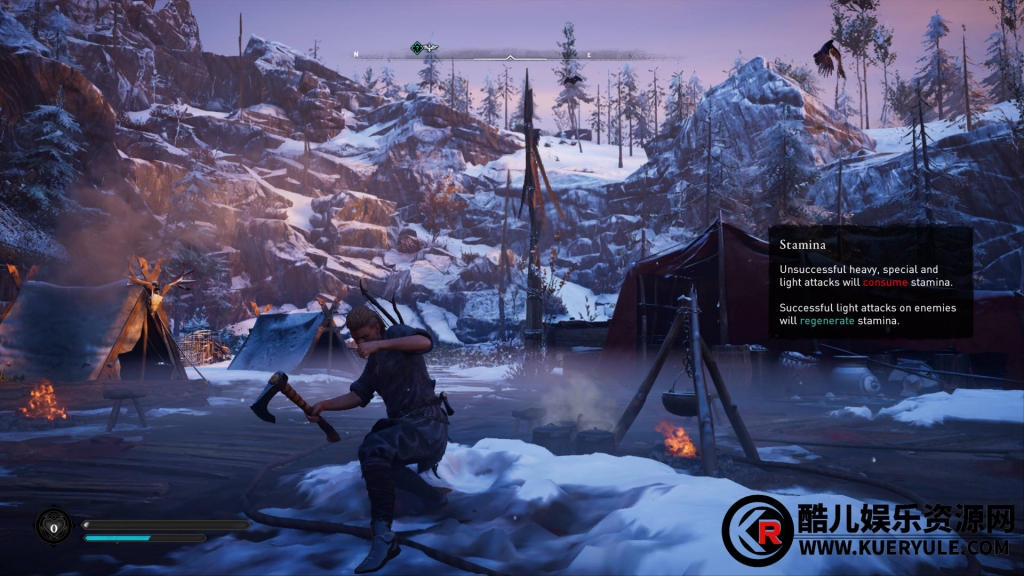Click the Stamina tutorial tooltip panel
Screen dimensions: 1024x576
(870, 282)
